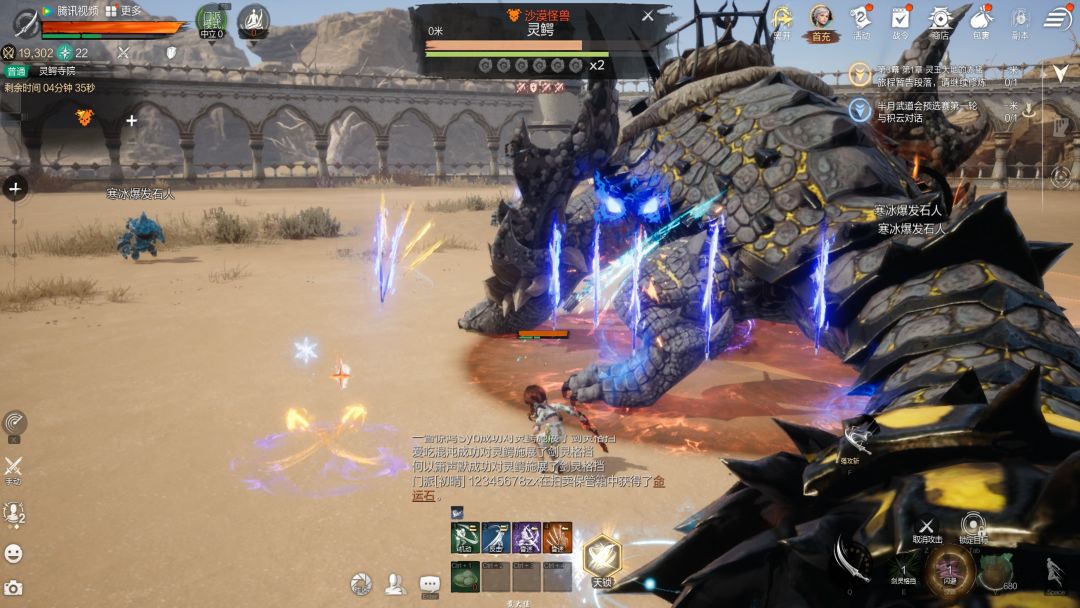The image size is (1080, 608).
Task: Select the main quest 灵玉大地 tracker entry
Action: coord(920,74)
